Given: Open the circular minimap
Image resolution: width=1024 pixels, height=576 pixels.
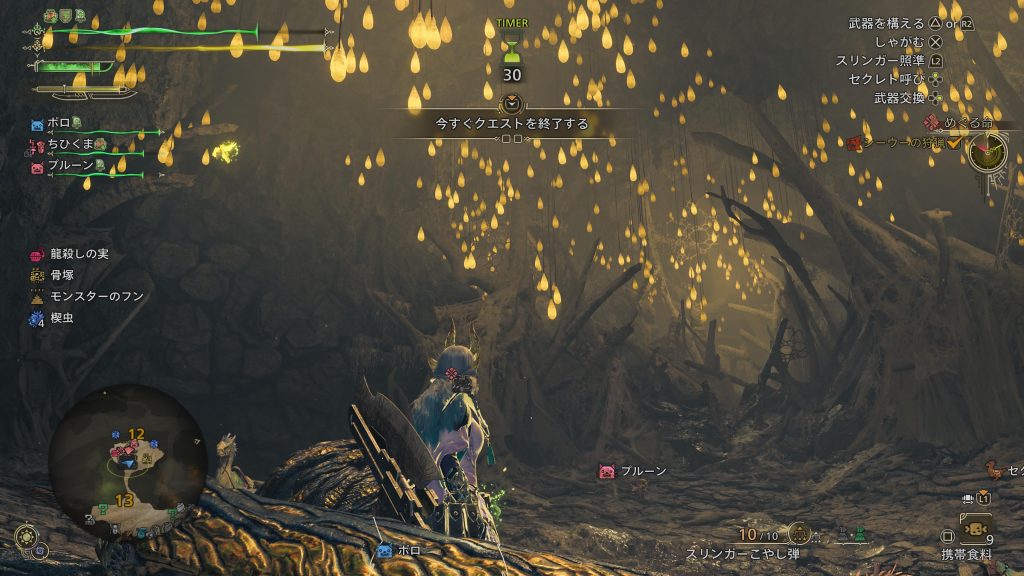Looking at the screenshot, I should tap(127, 462).
